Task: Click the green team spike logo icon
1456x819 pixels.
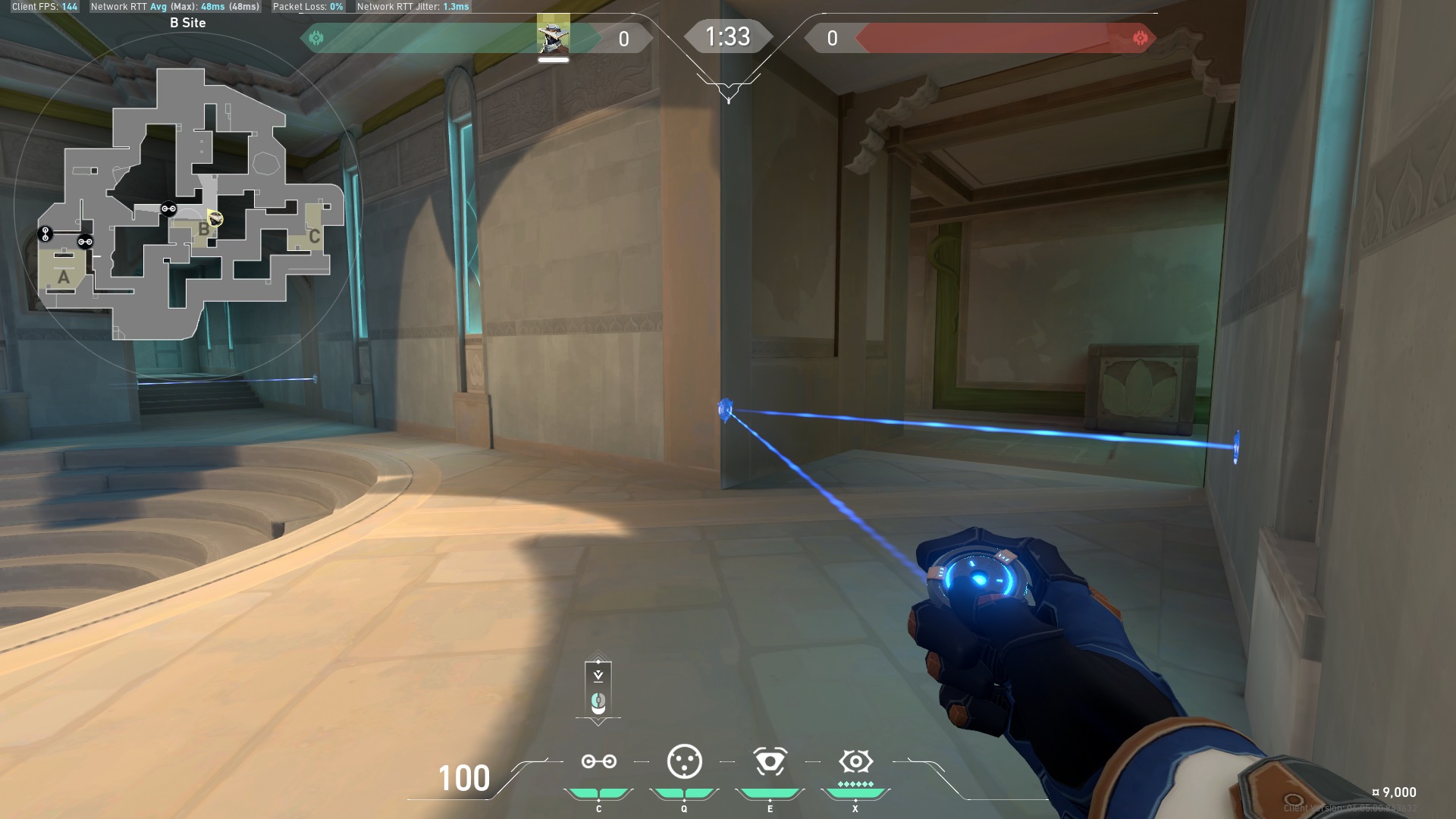Action: point(317,37)
